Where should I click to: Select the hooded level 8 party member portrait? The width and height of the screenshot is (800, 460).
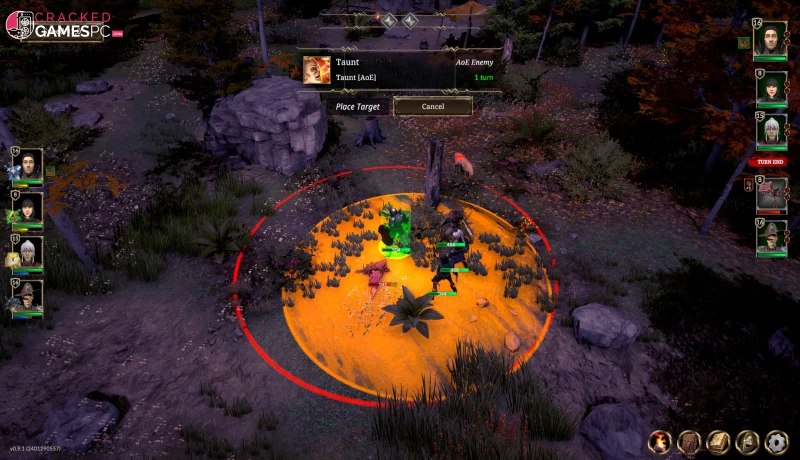point(29,208)
